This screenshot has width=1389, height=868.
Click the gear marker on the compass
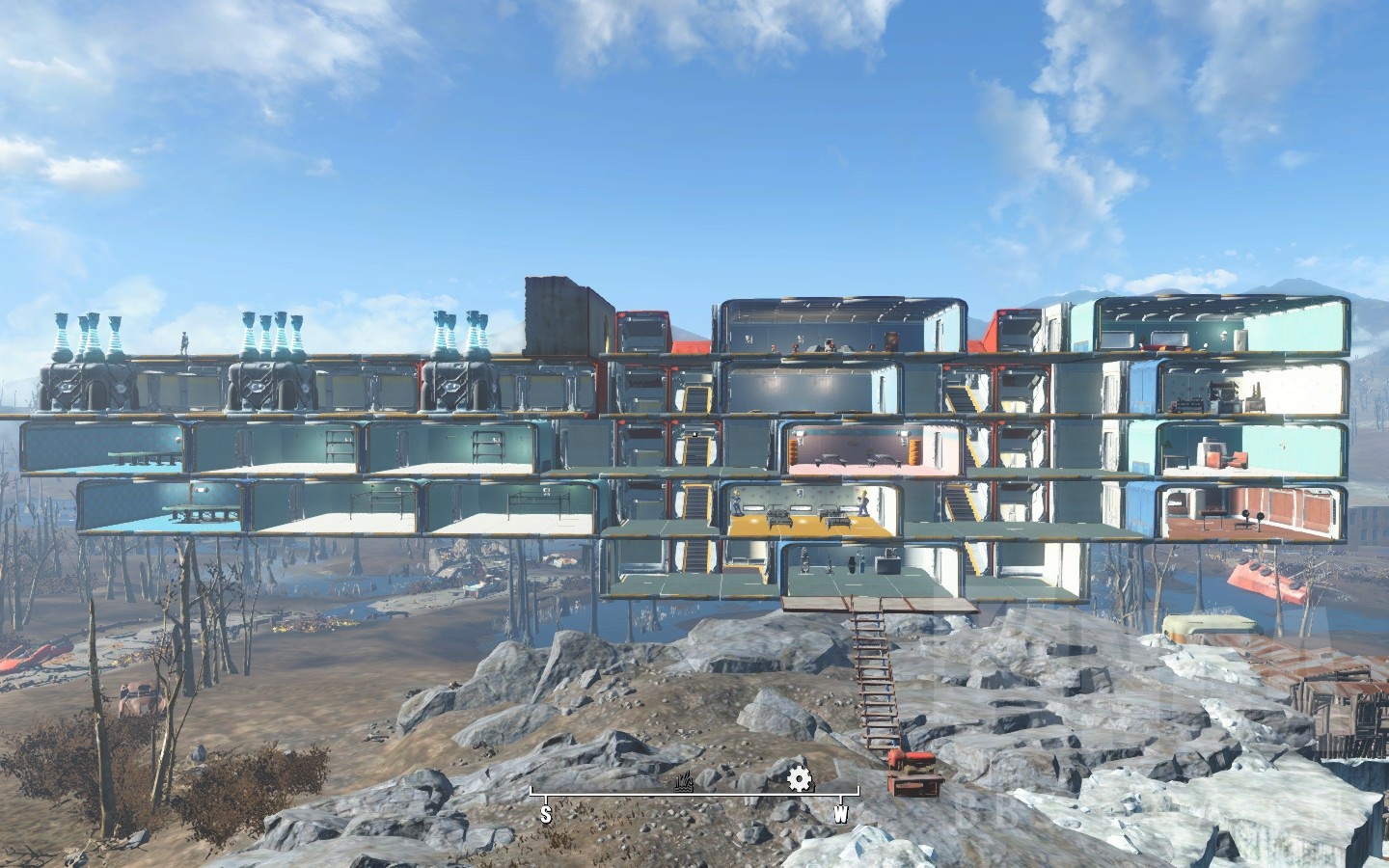tap(799, 779)
